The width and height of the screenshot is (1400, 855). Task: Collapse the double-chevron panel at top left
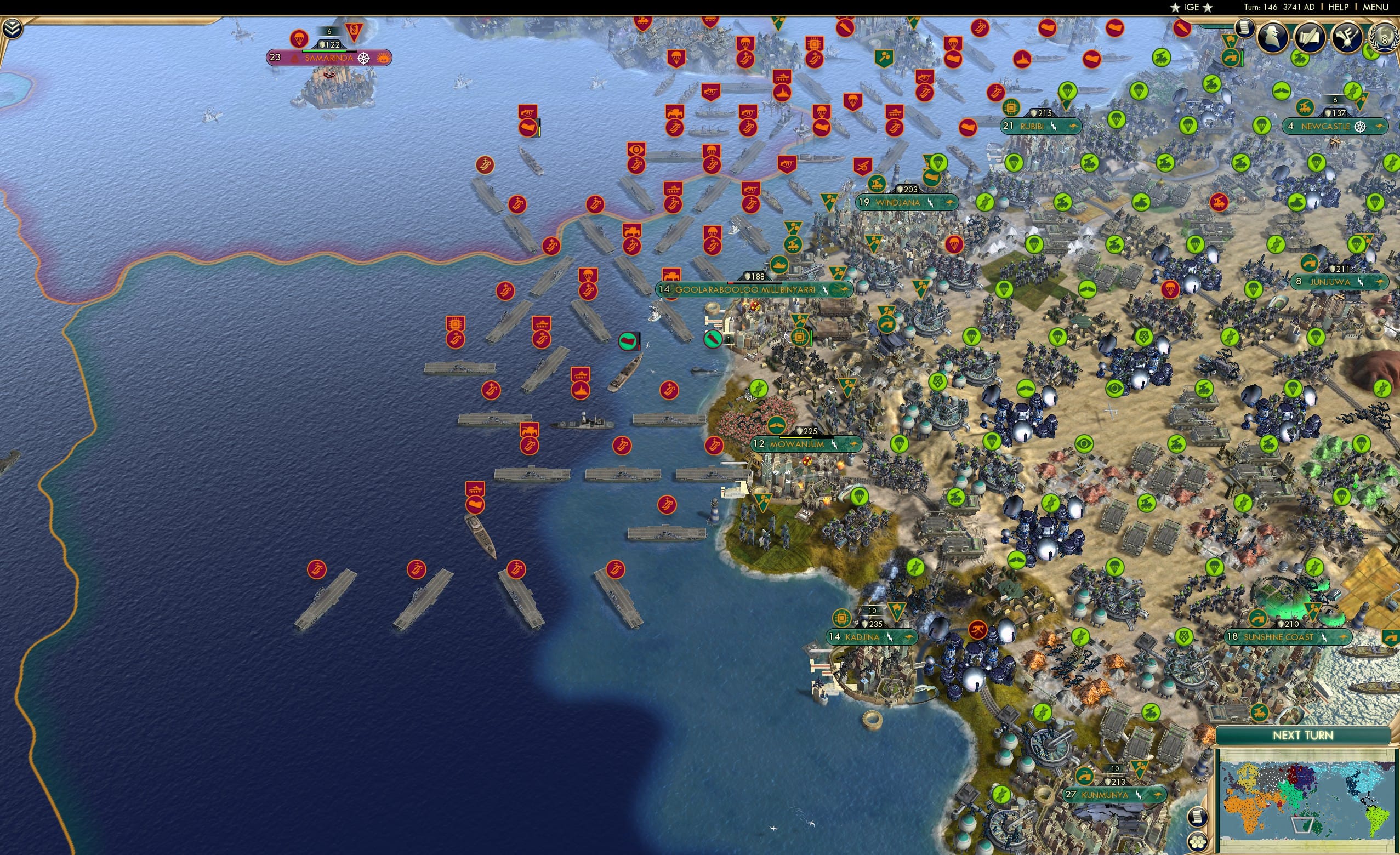click(12, 27)
